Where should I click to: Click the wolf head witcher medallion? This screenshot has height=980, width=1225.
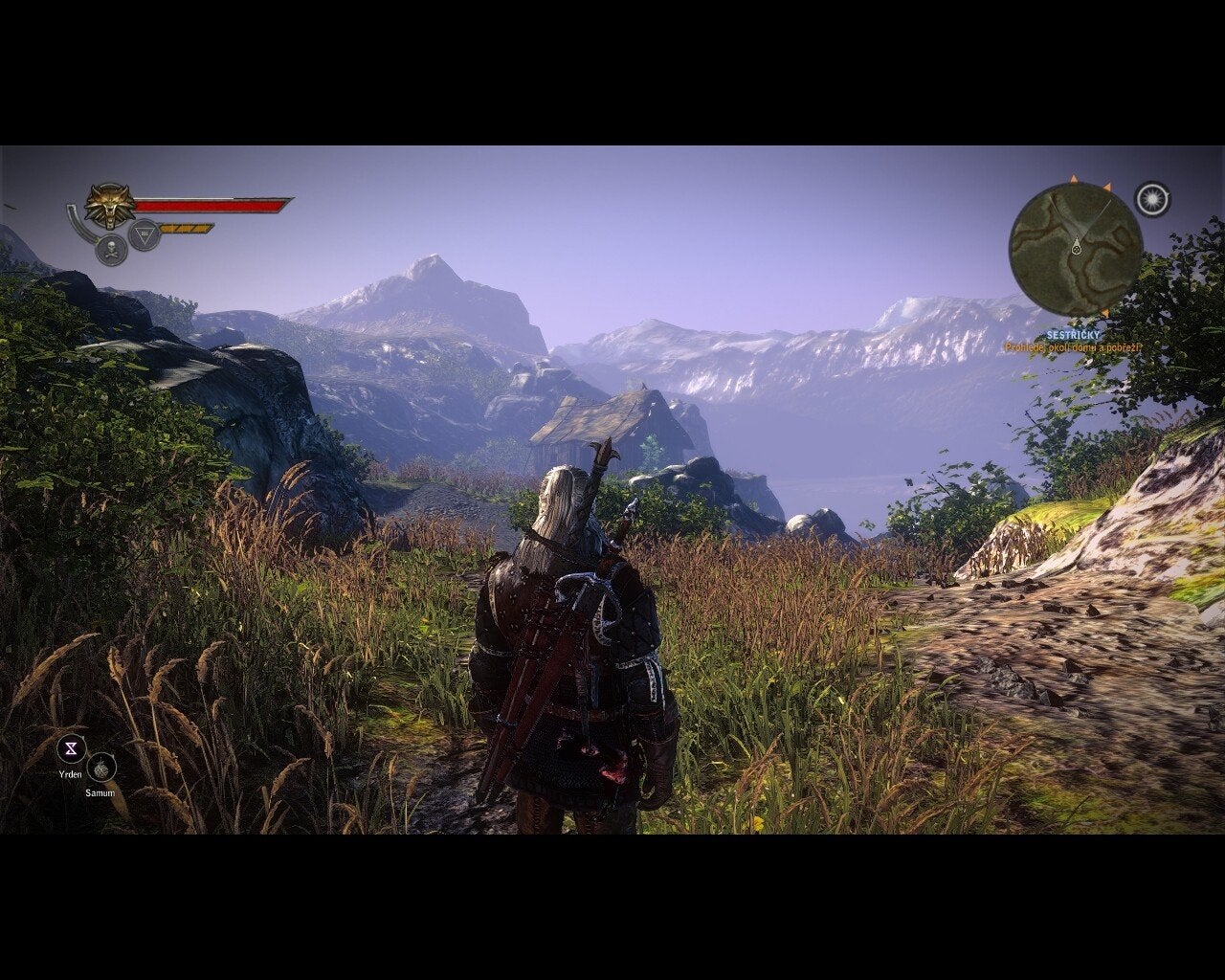[x=109, y=206]
